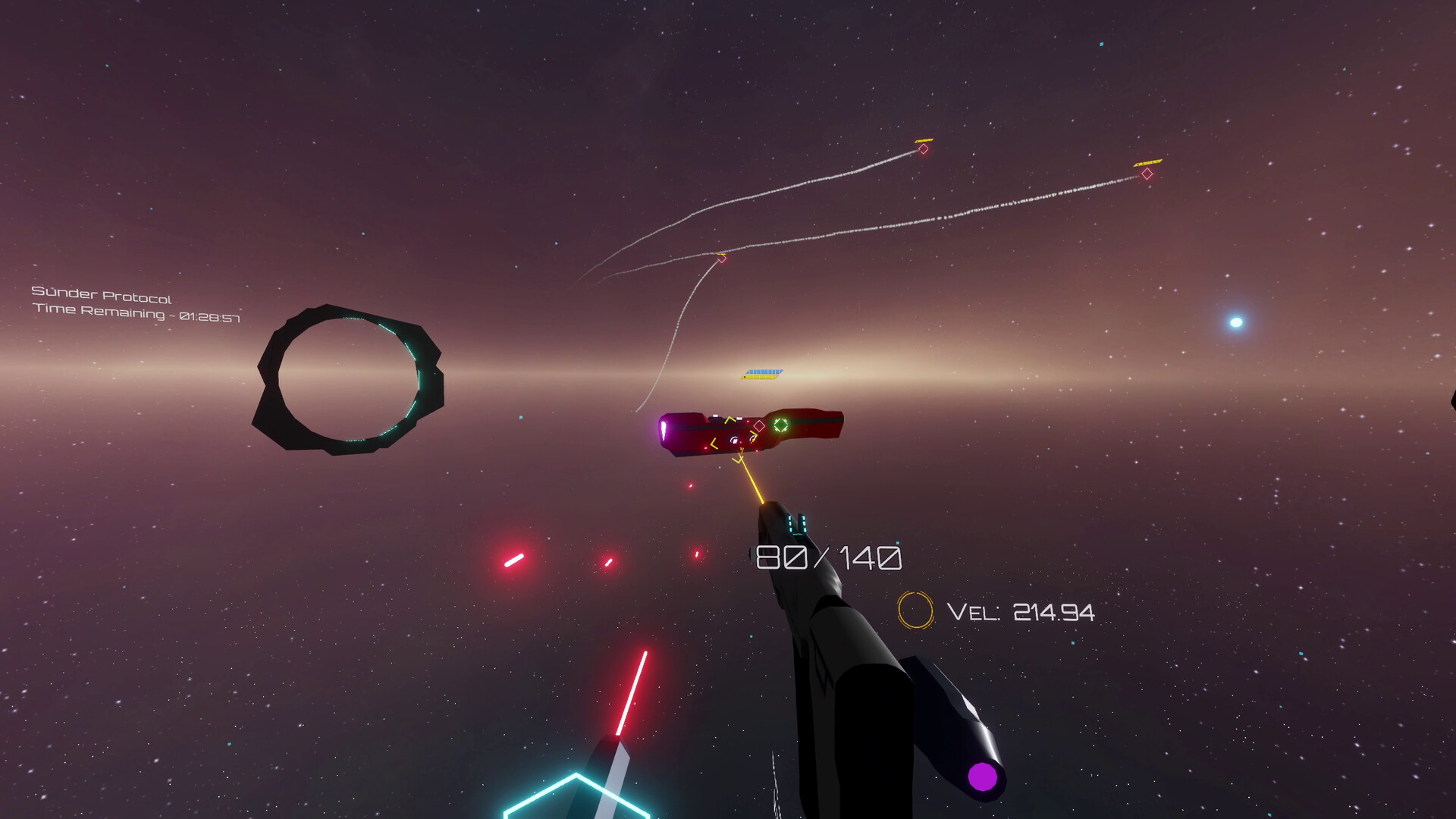Screen dimensions: 1456x819
Task: Target the red diamond enemy marker top center
Action: [x=923, y=149]
